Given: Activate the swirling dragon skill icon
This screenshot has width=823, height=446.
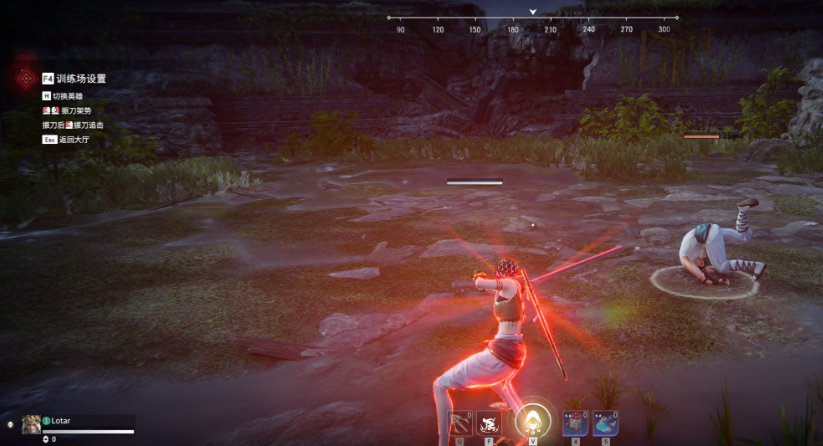Looking at the screenshot, I should tap(489, 422).
